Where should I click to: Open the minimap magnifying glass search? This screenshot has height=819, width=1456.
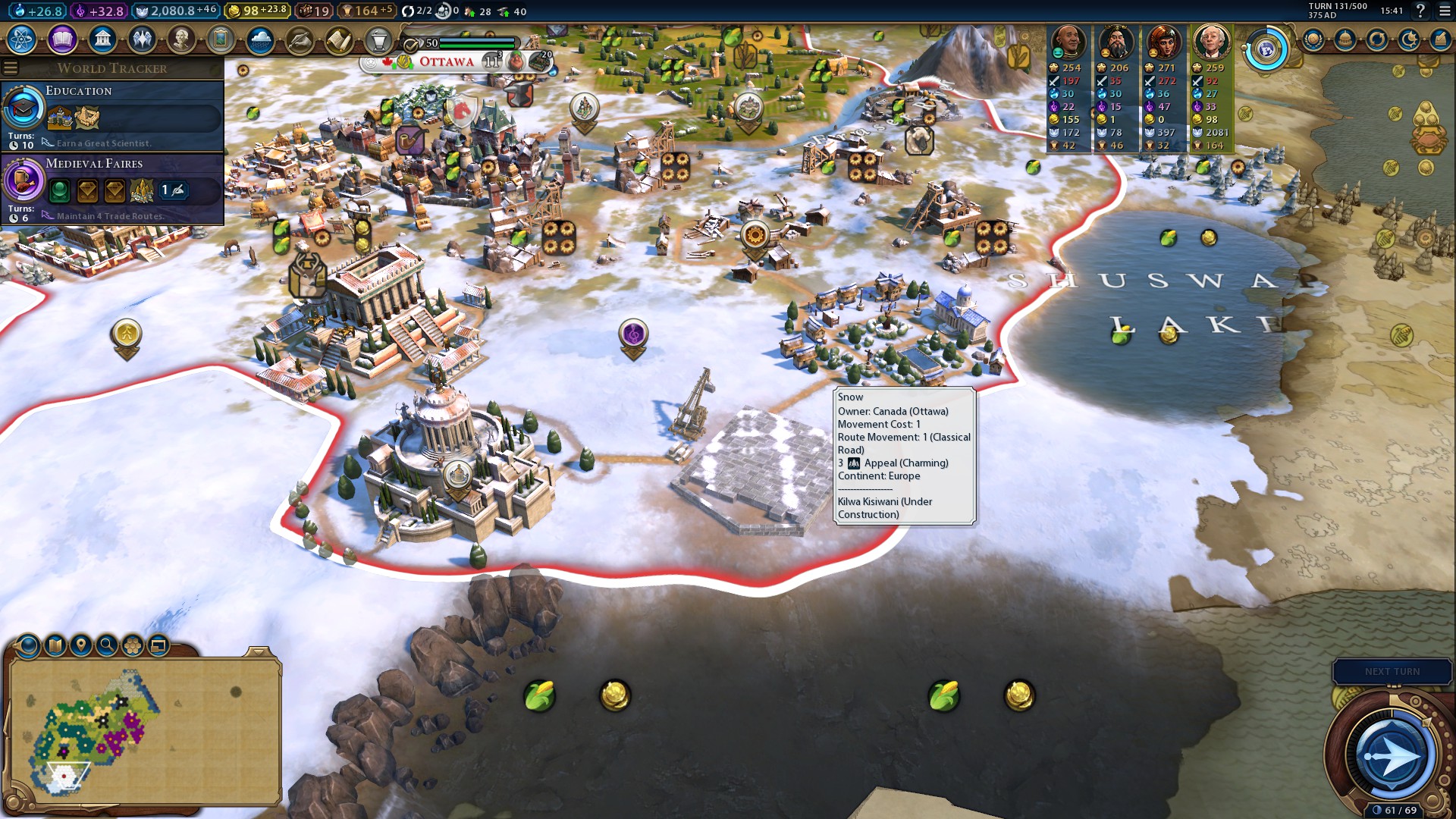click(107, 645)
